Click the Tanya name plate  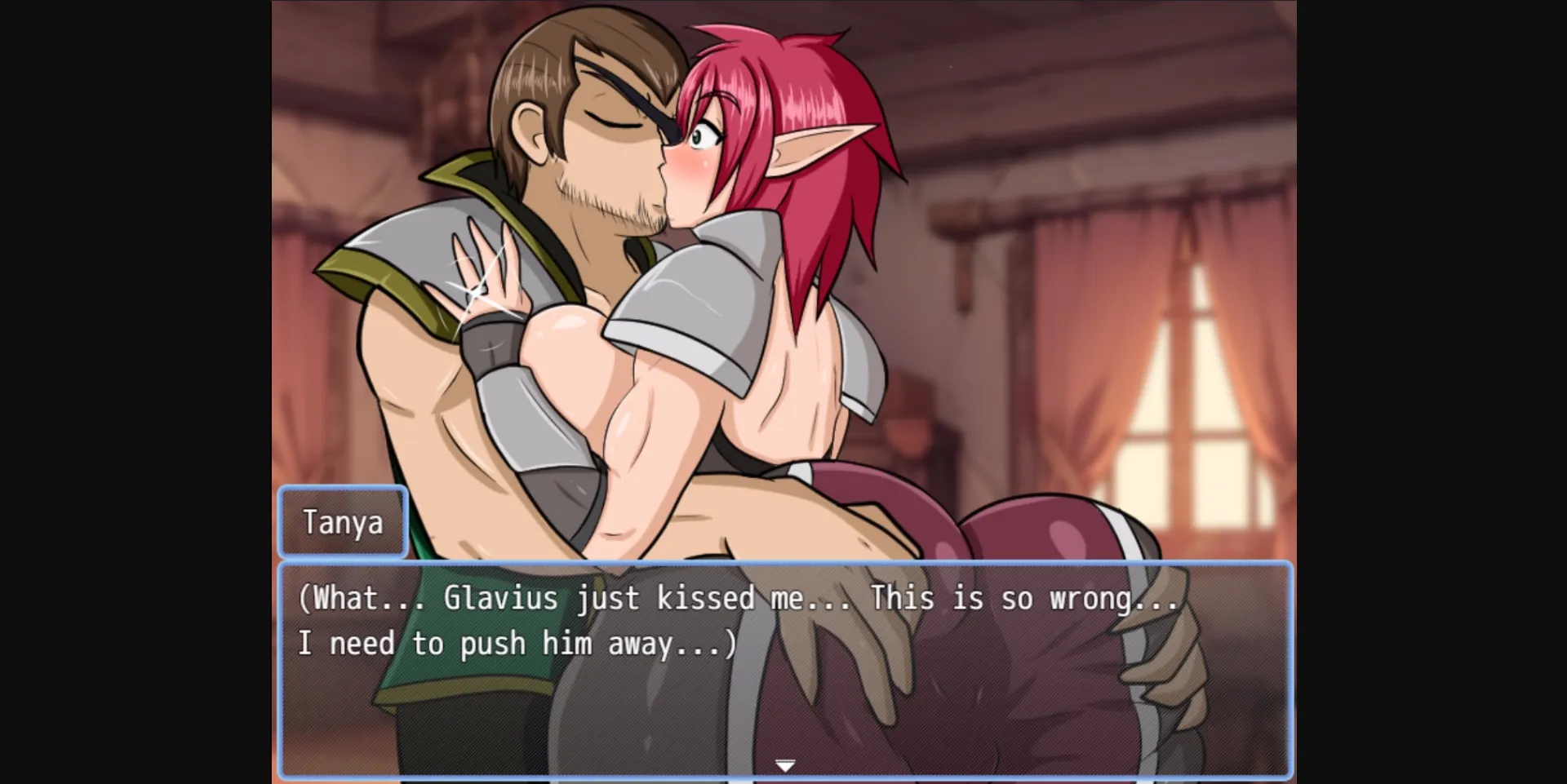click(344, 522)
